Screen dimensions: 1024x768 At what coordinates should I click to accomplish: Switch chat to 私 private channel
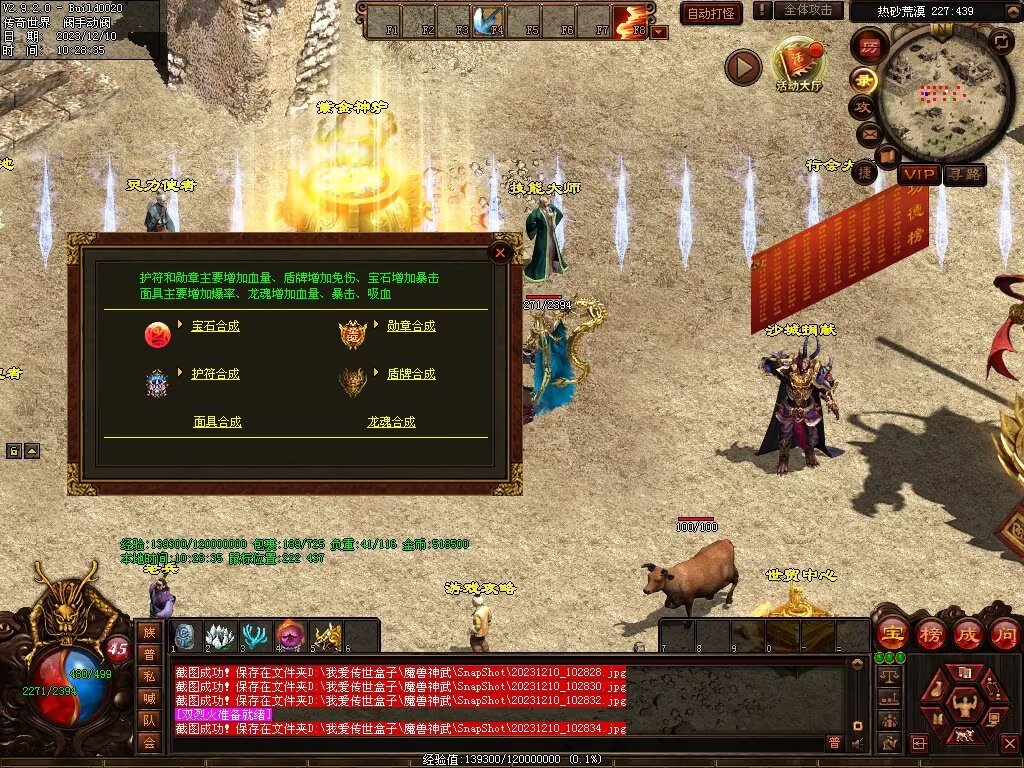point(149,676)
